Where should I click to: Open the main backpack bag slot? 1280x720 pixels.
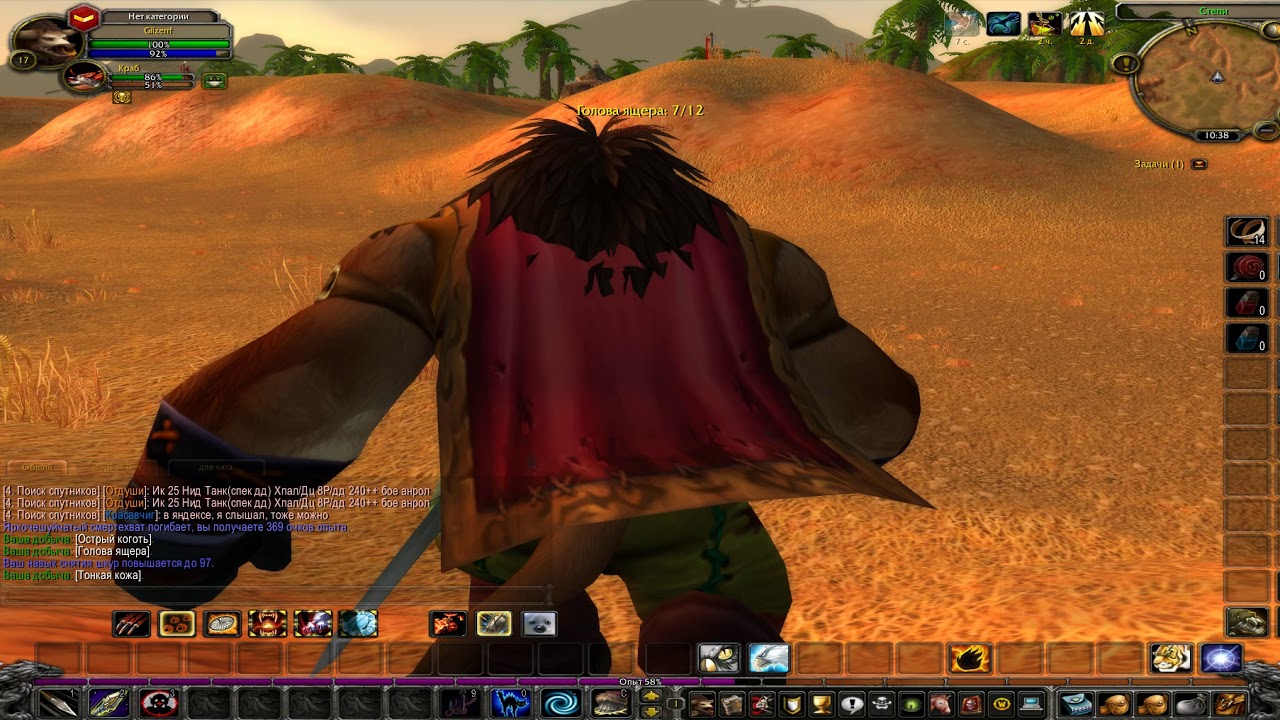click(1230, 703)
